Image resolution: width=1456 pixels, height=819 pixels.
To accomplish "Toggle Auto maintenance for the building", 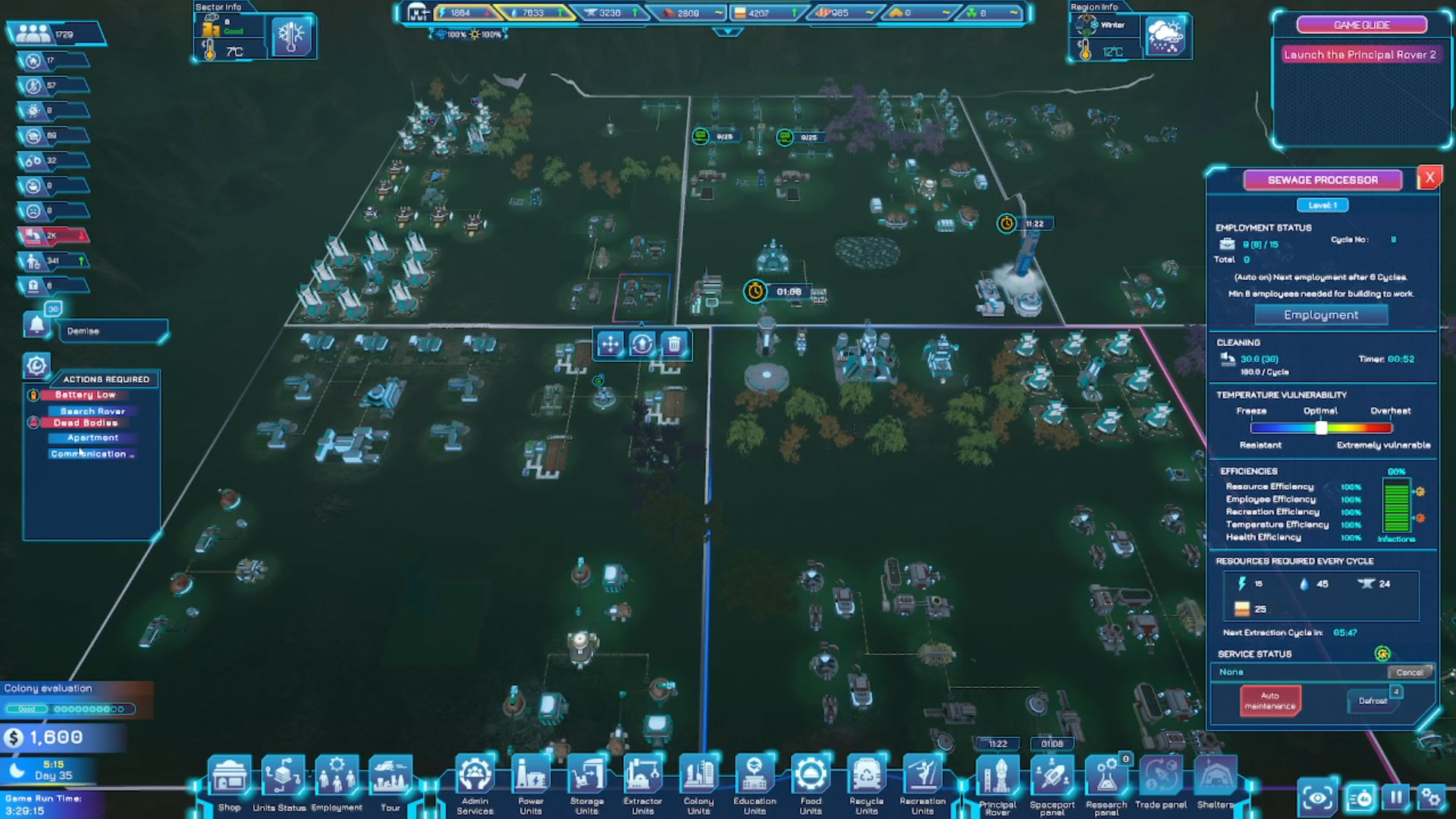I will (1269, 701).
